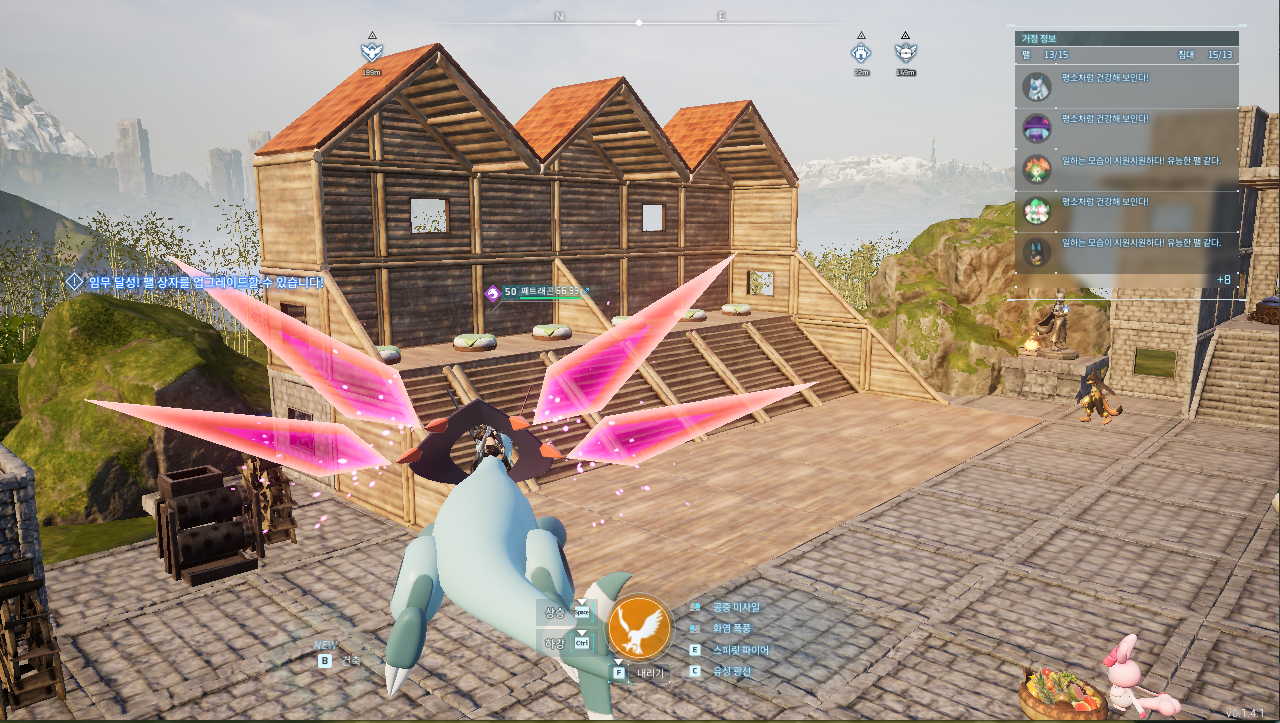The width and height of the screenshot is (1280, 723).
Task: Activate the 화염 폭풍 skill entry
Action: (x=731, y=628)
